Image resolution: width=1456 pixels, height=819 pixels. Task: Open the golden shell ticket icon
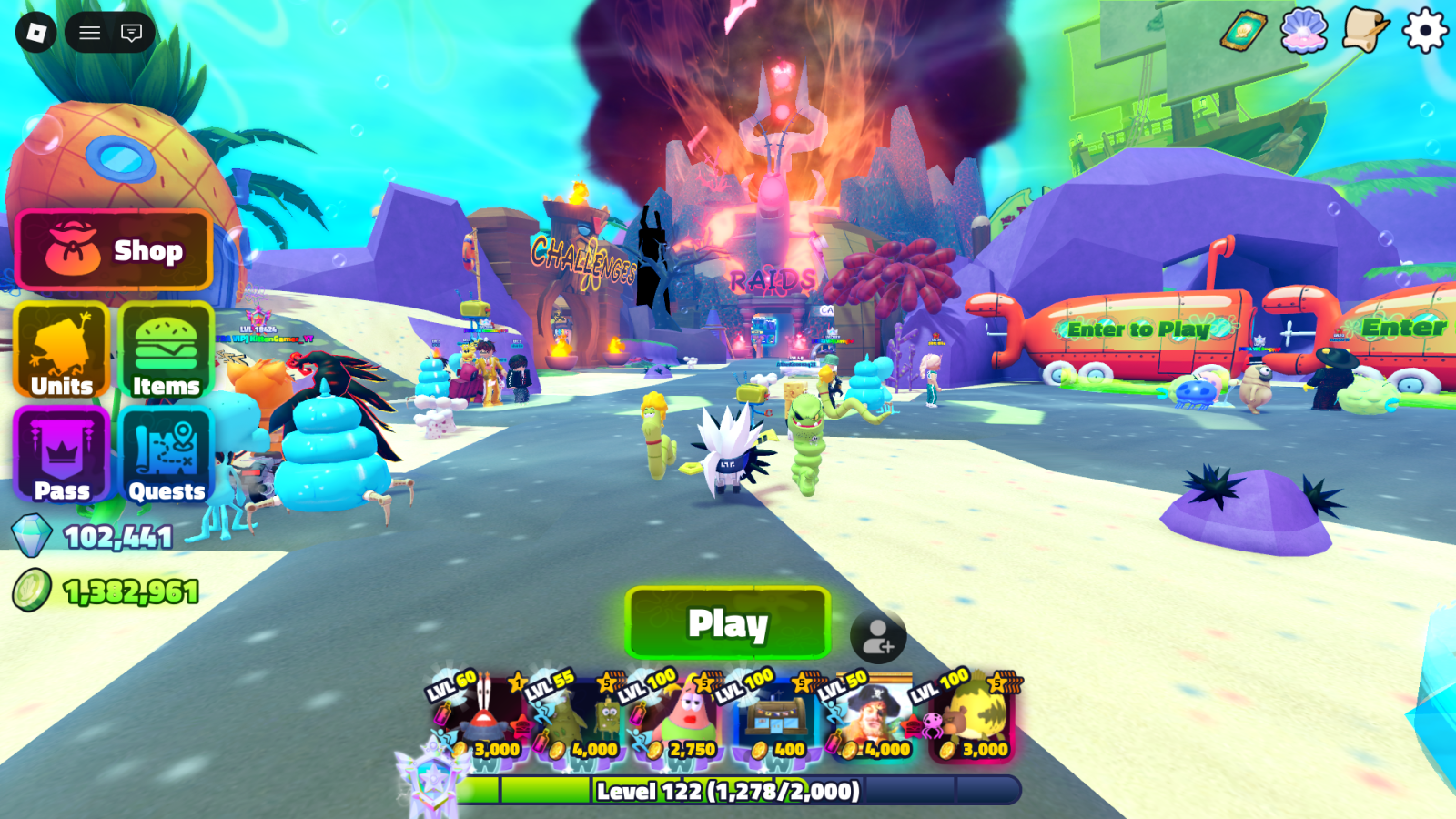1244,32
